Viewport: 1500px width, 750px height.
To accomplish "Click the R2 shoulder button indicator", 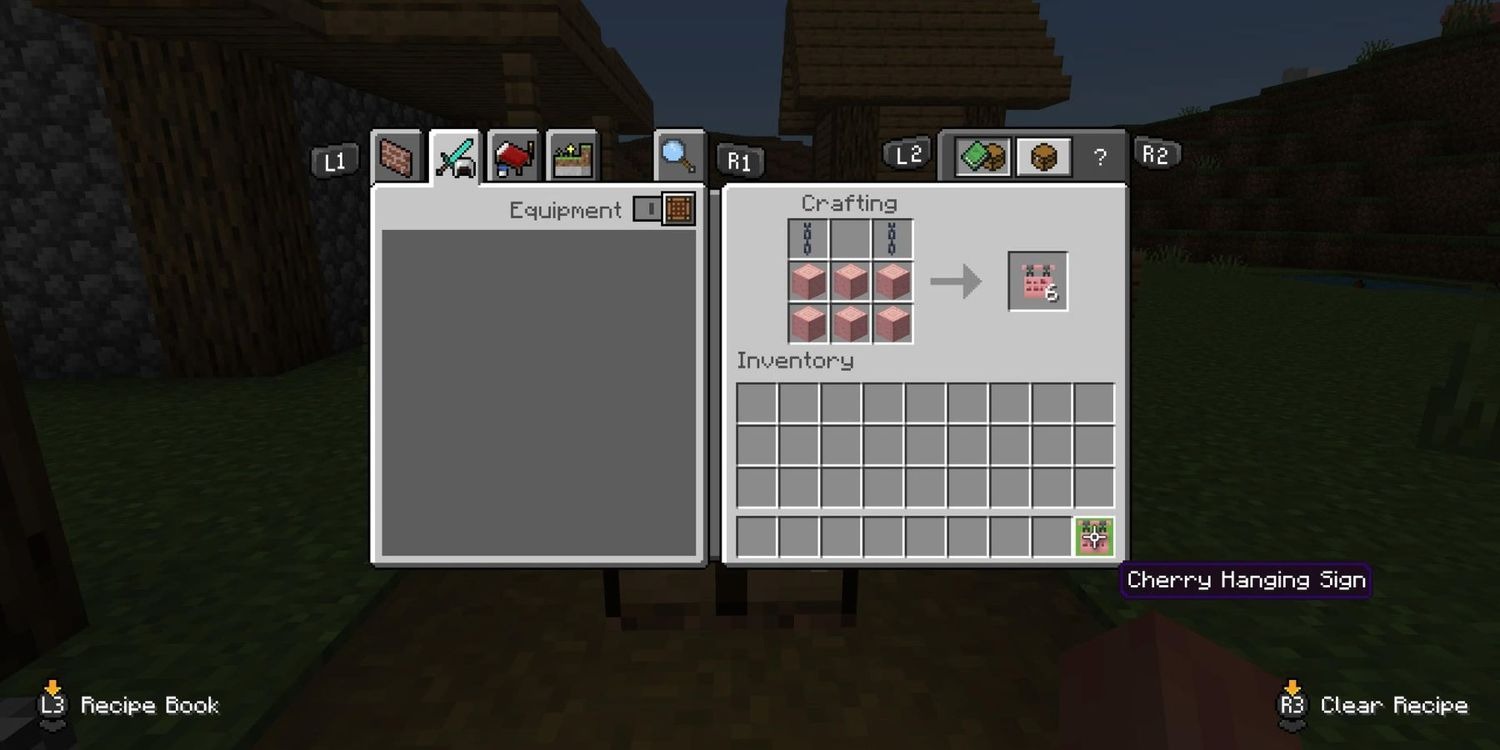I will click(1157, 153).
